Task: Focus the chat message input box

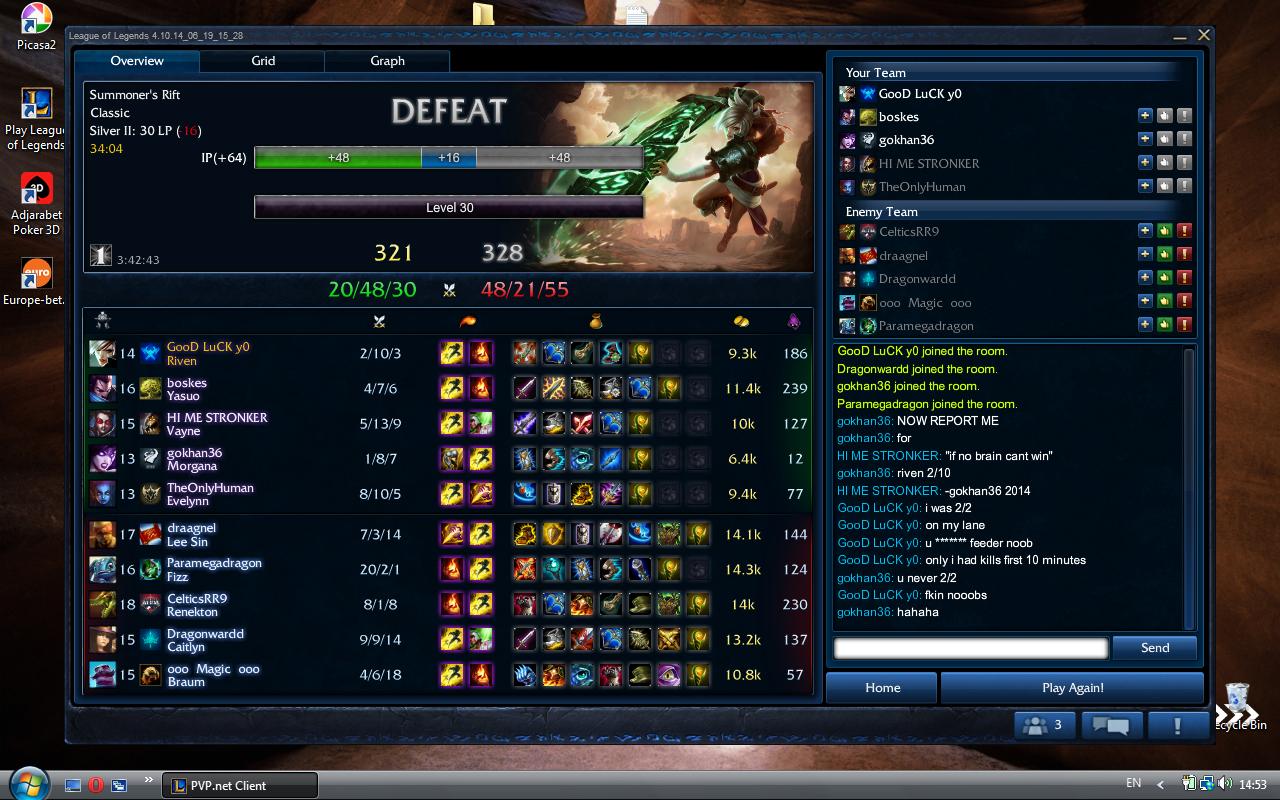Action: pyautogui.click(x=970, y=648)
